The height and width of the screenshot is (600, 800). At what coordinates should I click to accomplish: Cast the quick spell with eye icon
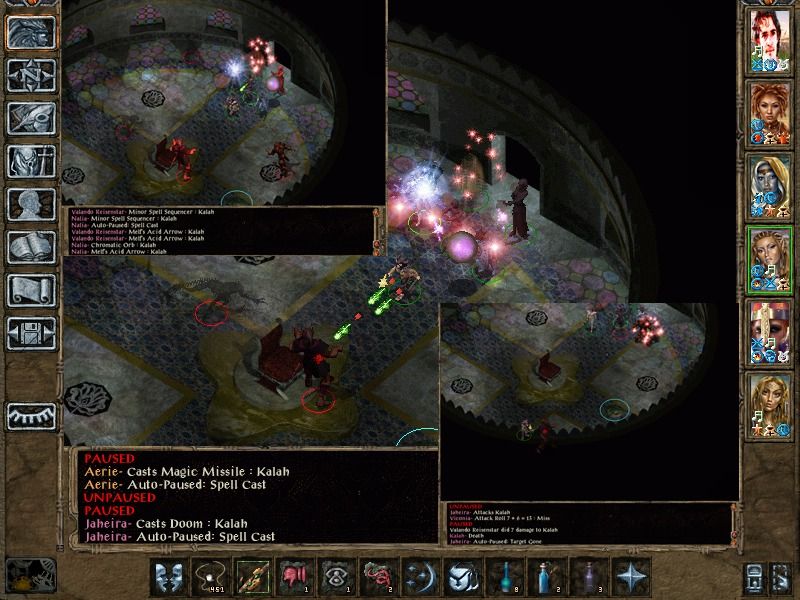[x=335, y=576]
